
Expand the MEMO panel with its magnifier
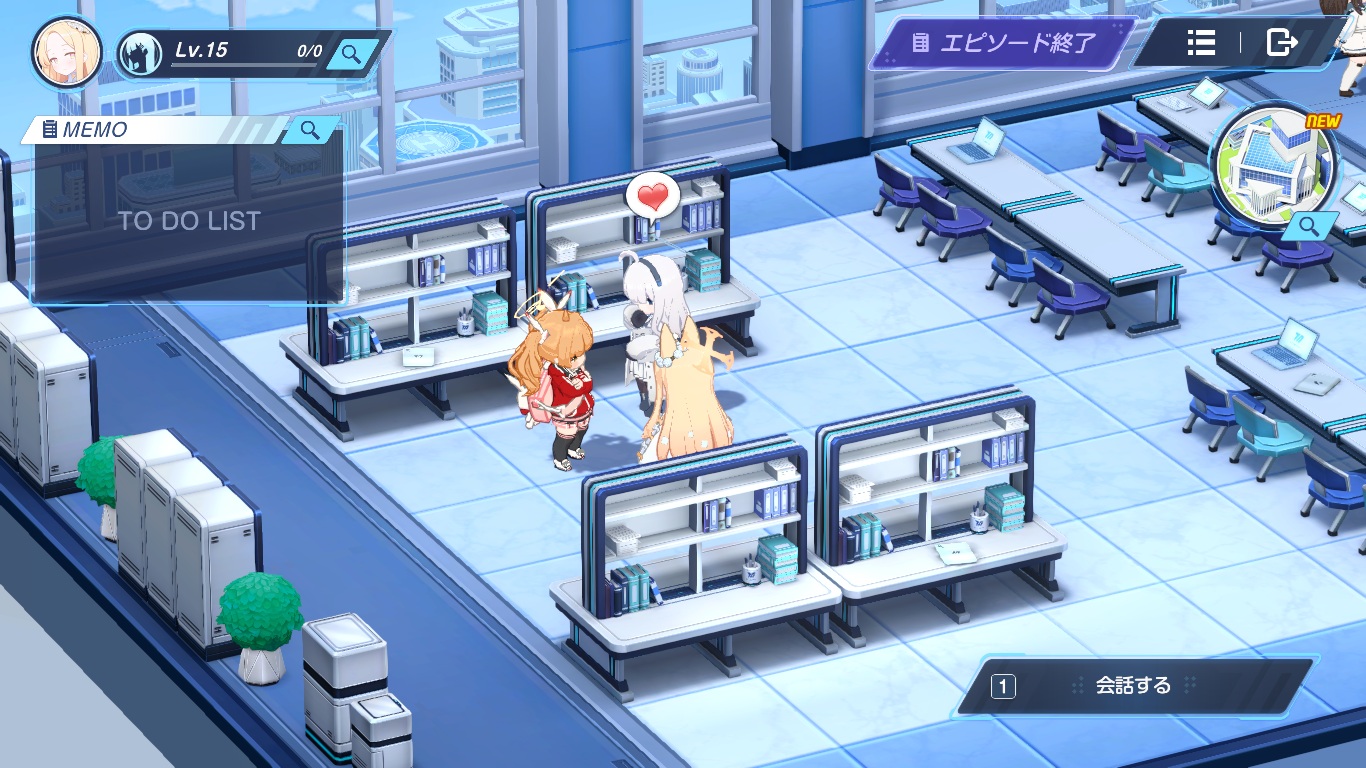click(x=310, y=130)
